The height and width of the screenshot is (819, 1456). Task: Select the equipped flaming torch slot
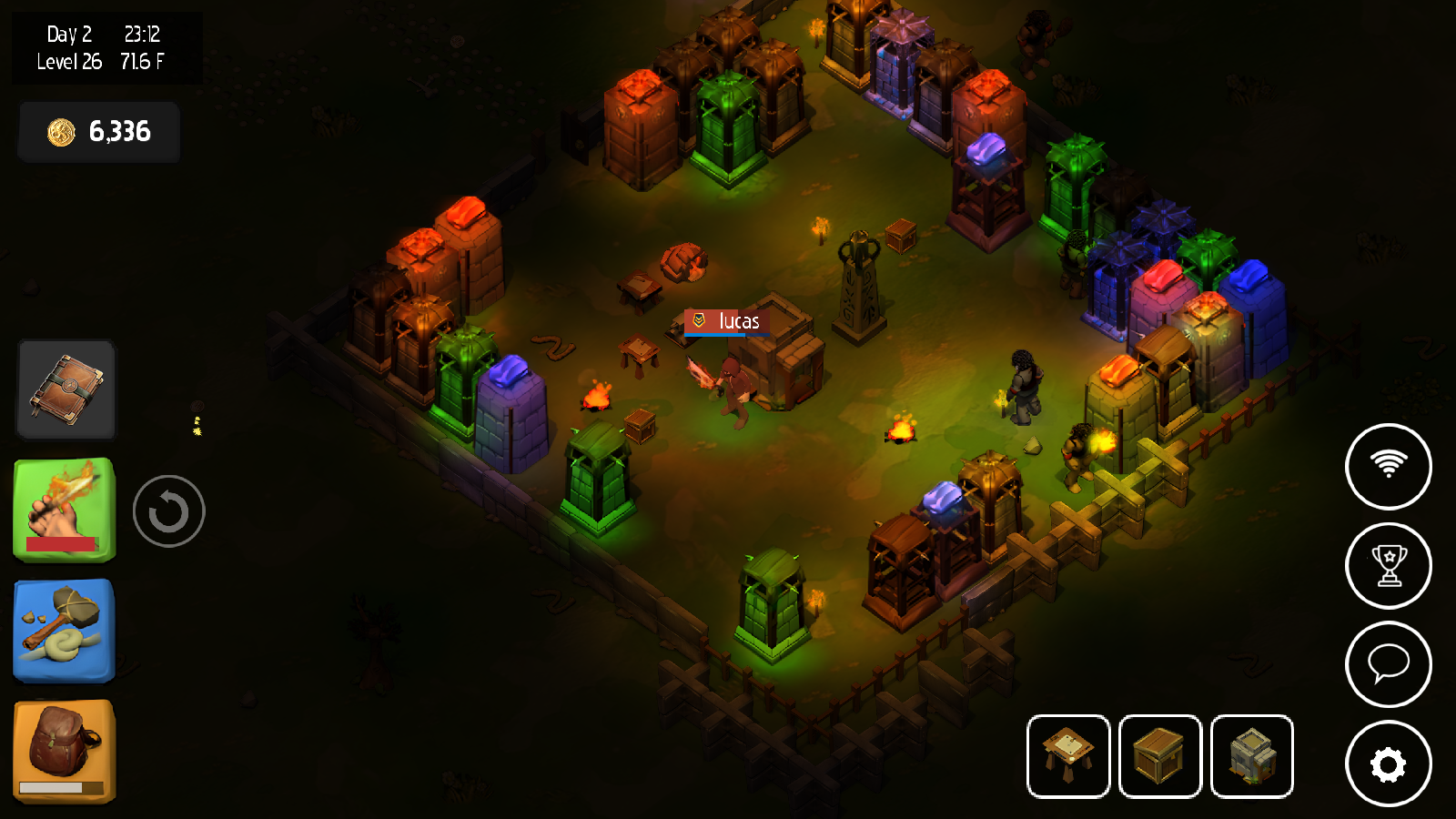coord(65,505)
